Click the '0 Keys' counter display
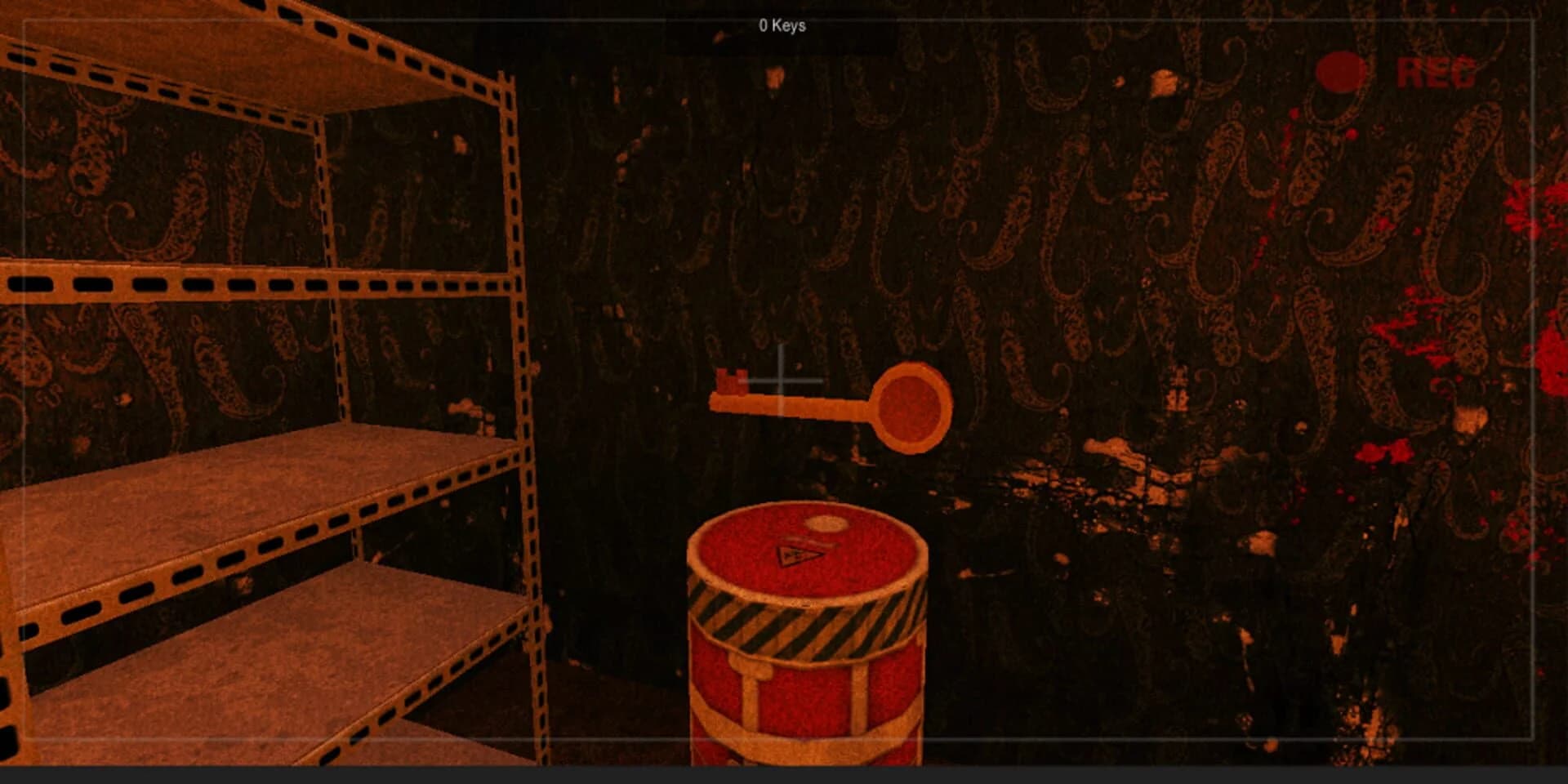Viewport: 1568px width, 784px height. point(781,25)
